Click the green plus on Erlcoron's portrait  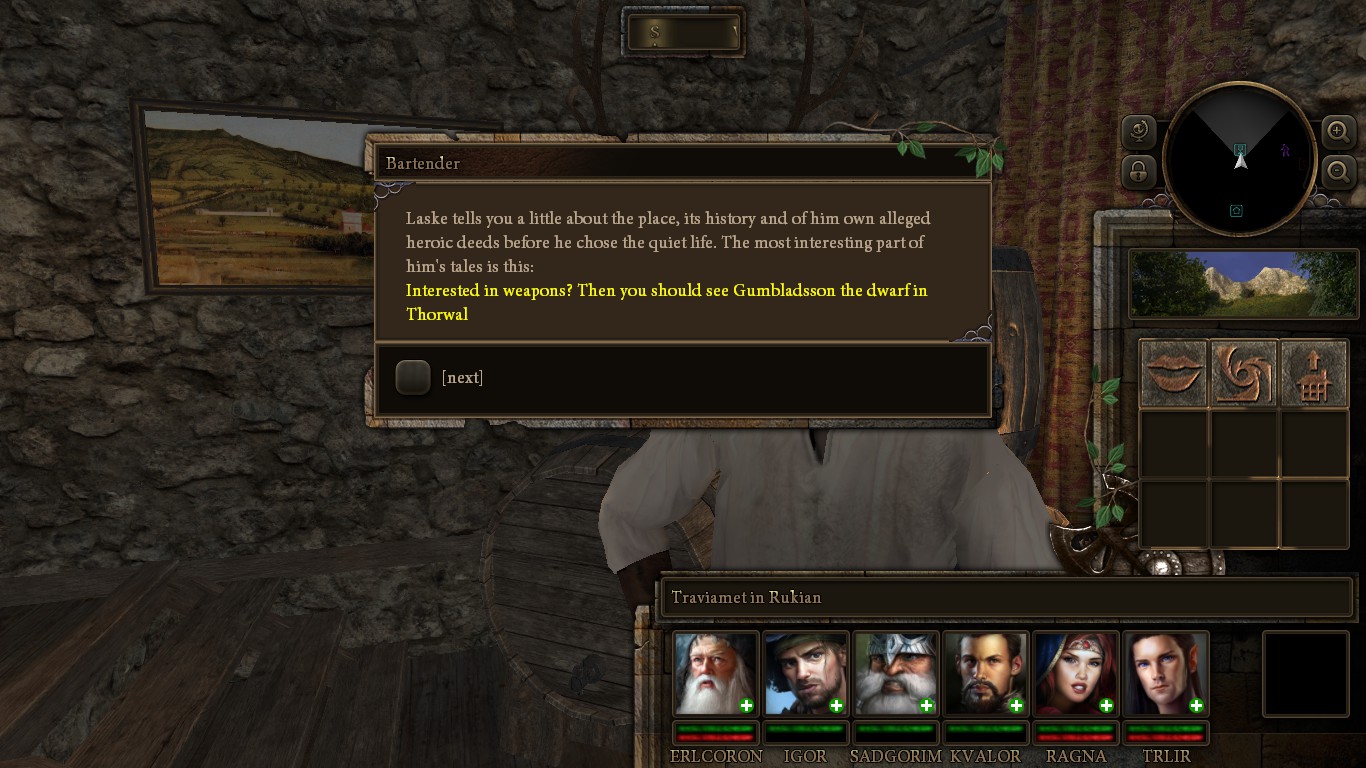pyautogui.click(x=746, y=706)
